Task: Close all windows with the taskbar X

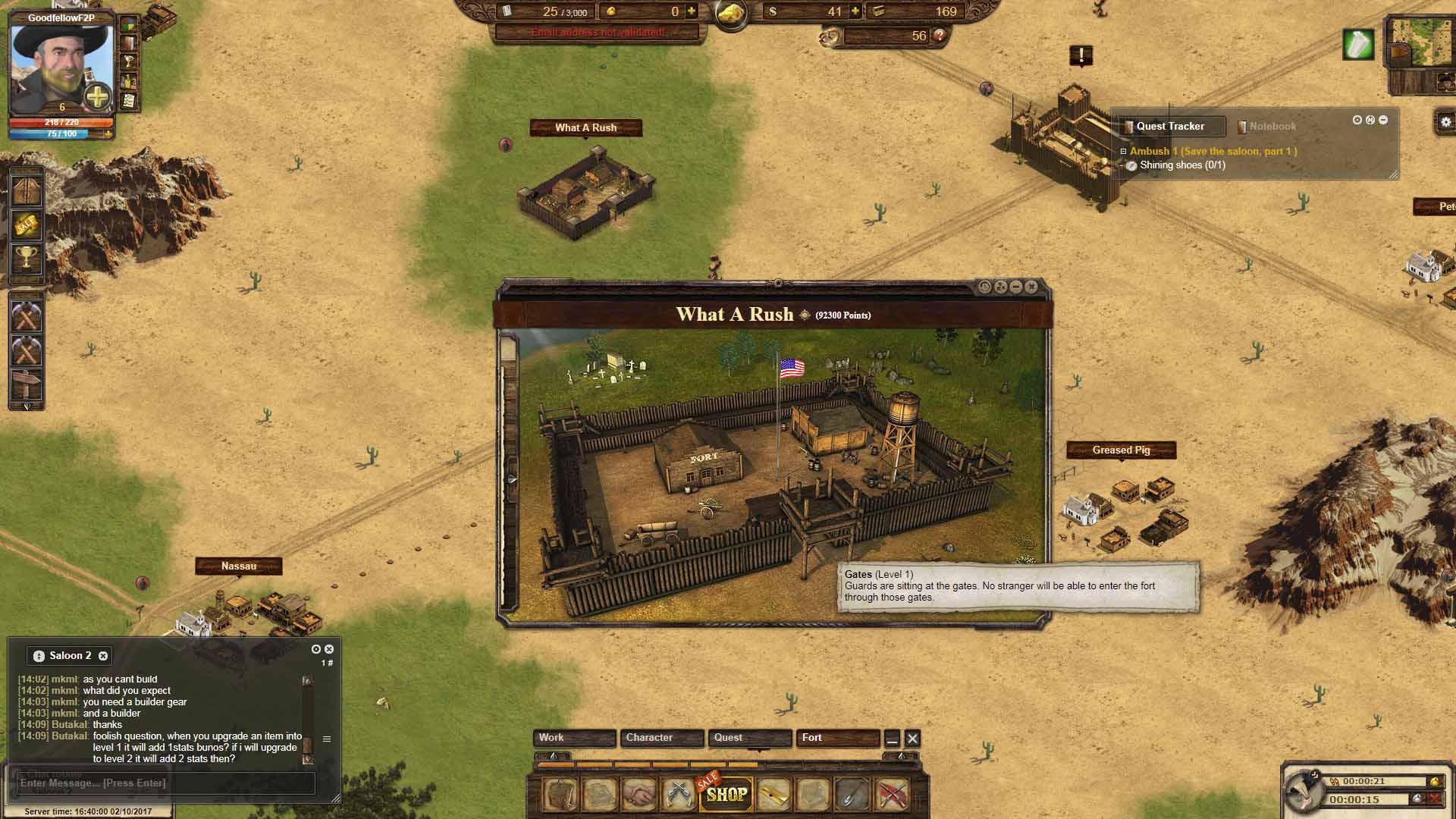Action: pos(912,739)
